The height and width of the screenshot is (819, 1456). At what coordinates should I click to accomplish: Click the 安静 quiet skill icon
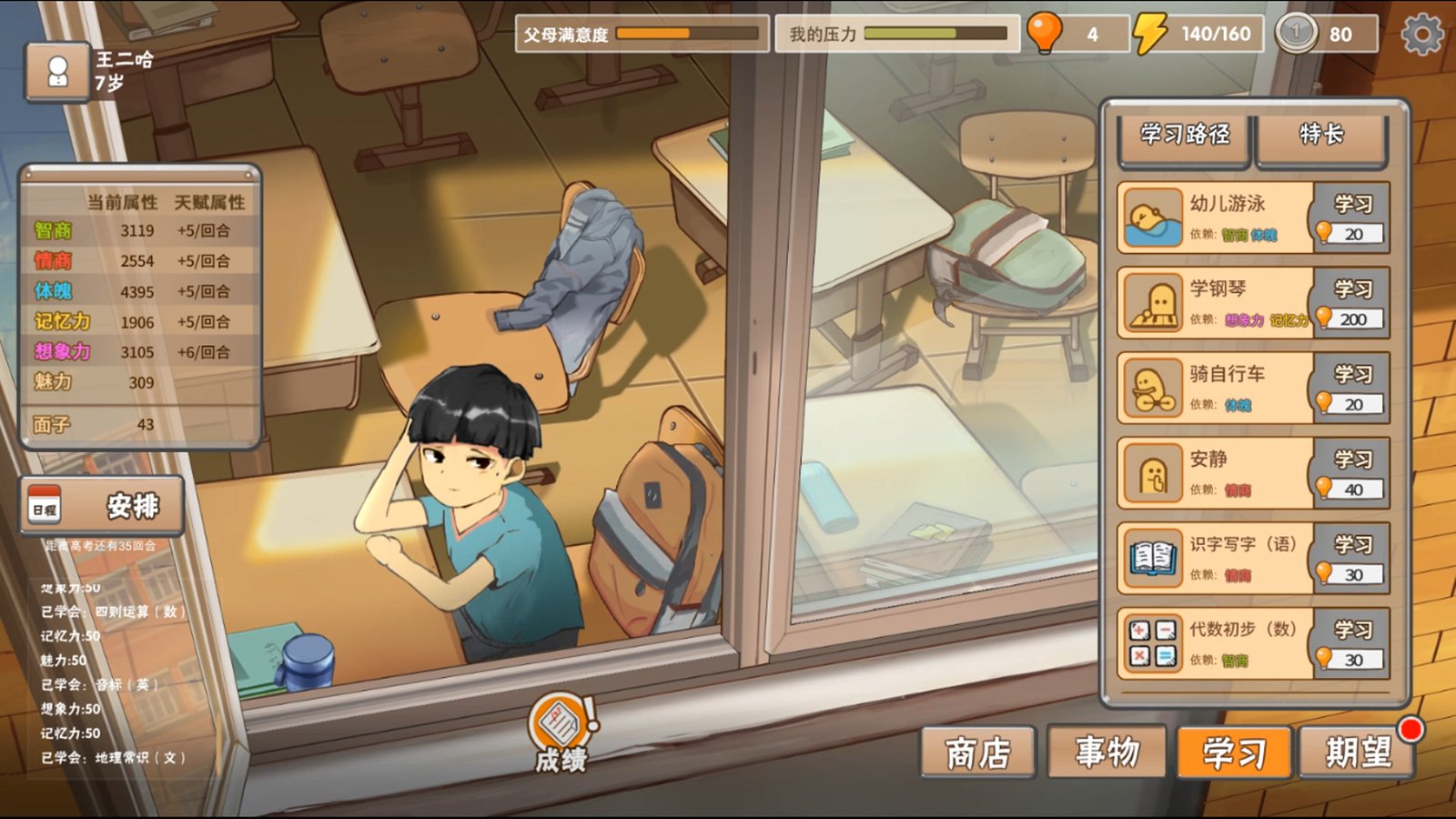point(1150,471)
